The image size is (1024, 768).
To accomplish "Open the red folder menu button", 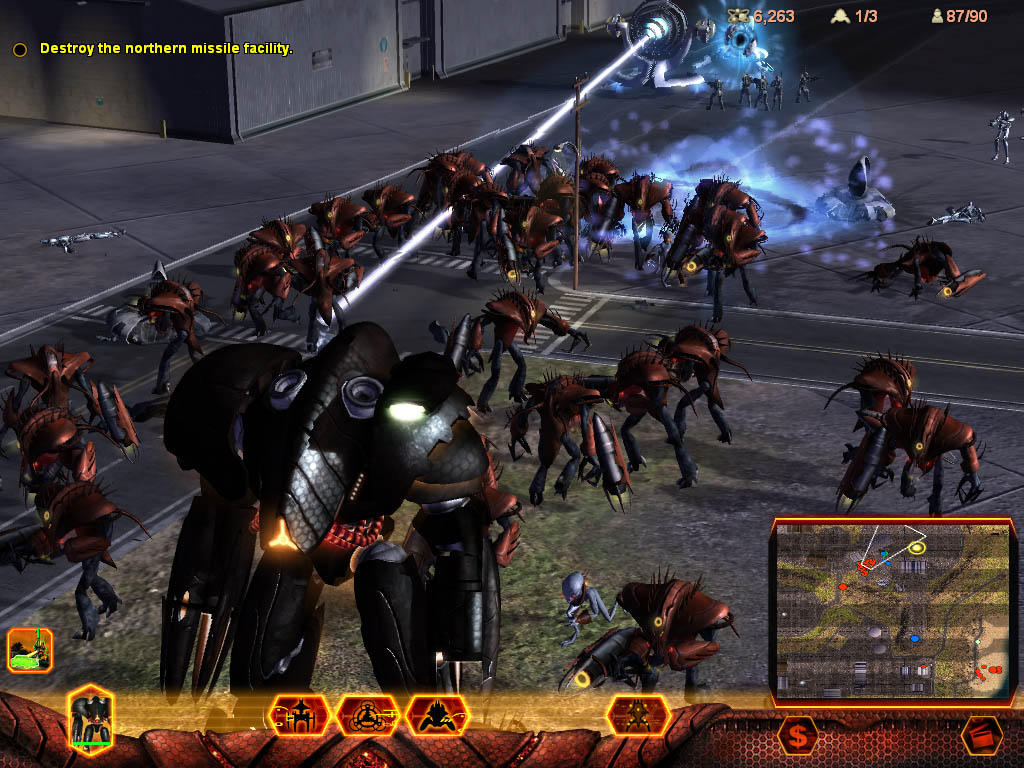I will pos(981,736).
